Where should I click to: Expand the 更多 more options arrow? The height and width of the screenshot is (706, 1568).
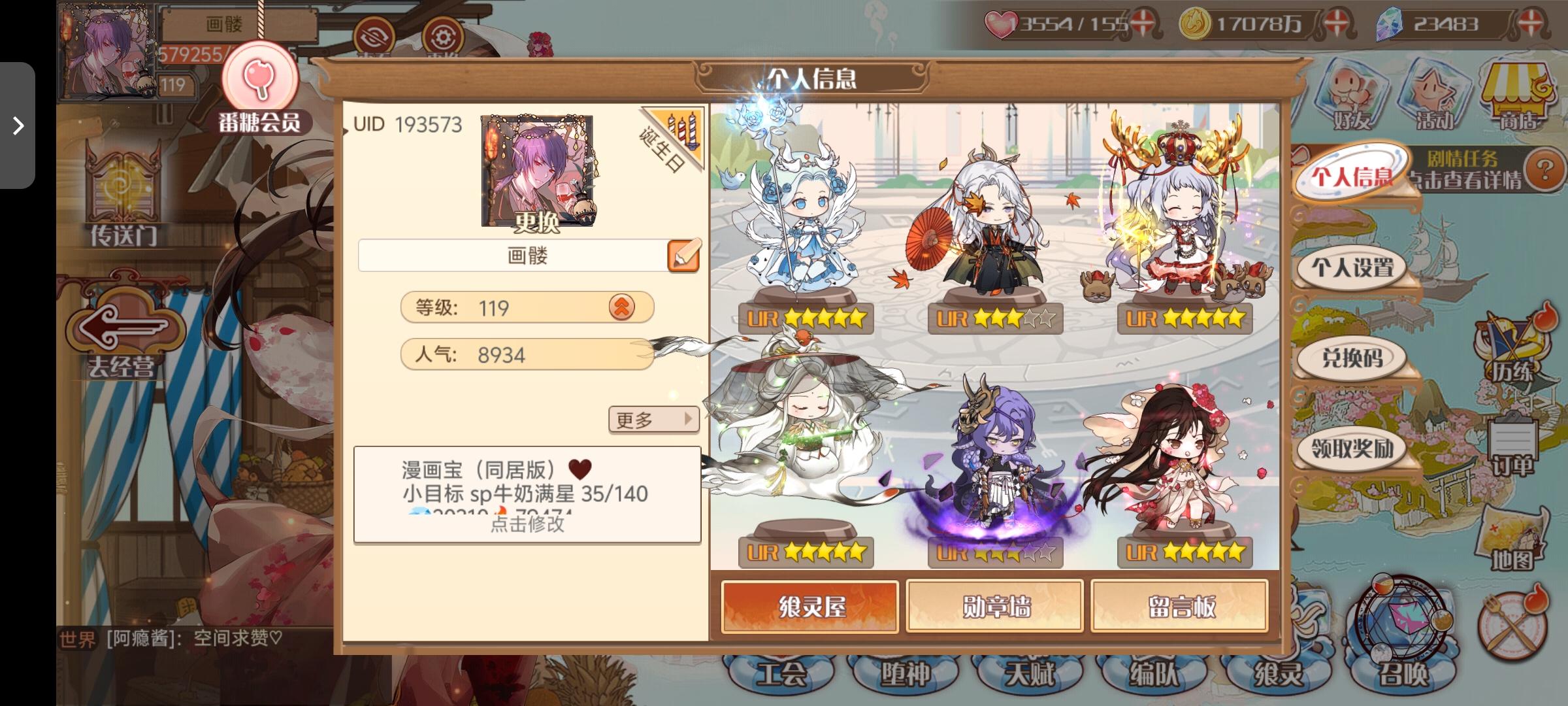point(653,419)
